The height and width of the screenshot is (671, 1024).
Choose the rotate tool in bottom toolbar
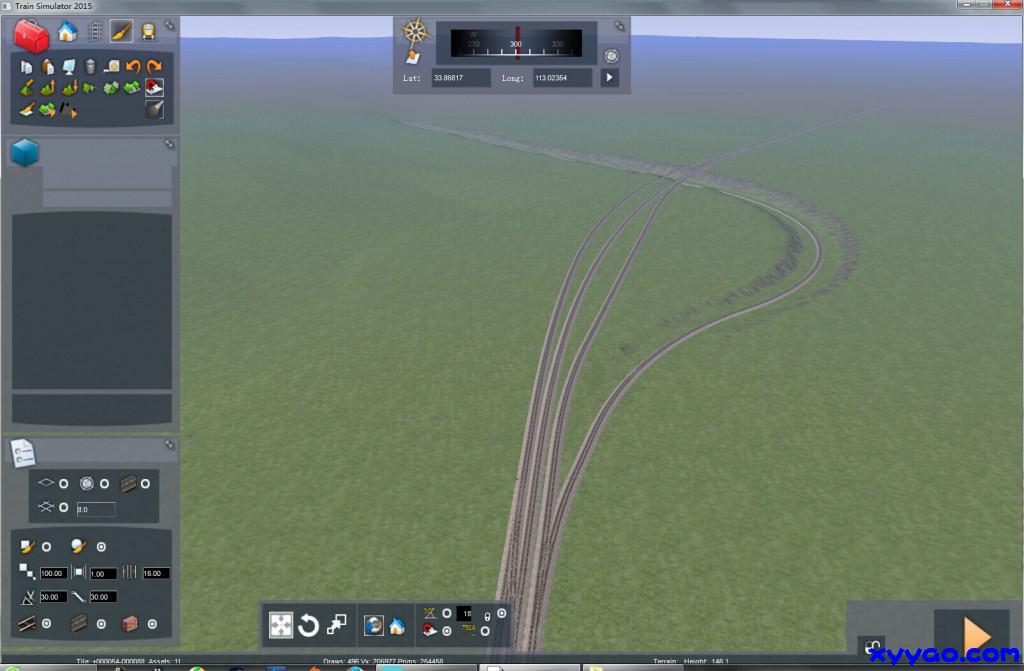point(308,626)
